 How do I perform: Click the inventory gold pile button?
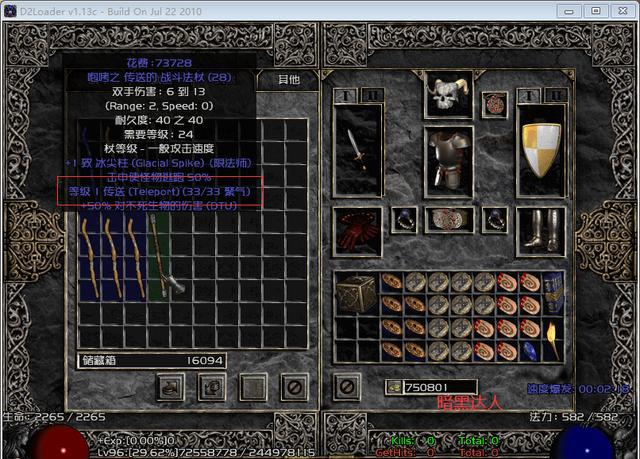point(393,386)
